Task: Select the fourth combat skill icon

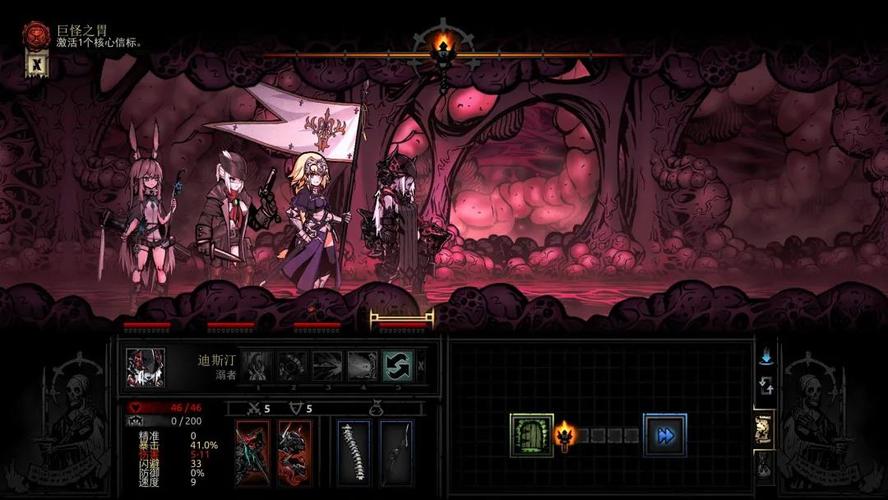Action: [362, 366]
